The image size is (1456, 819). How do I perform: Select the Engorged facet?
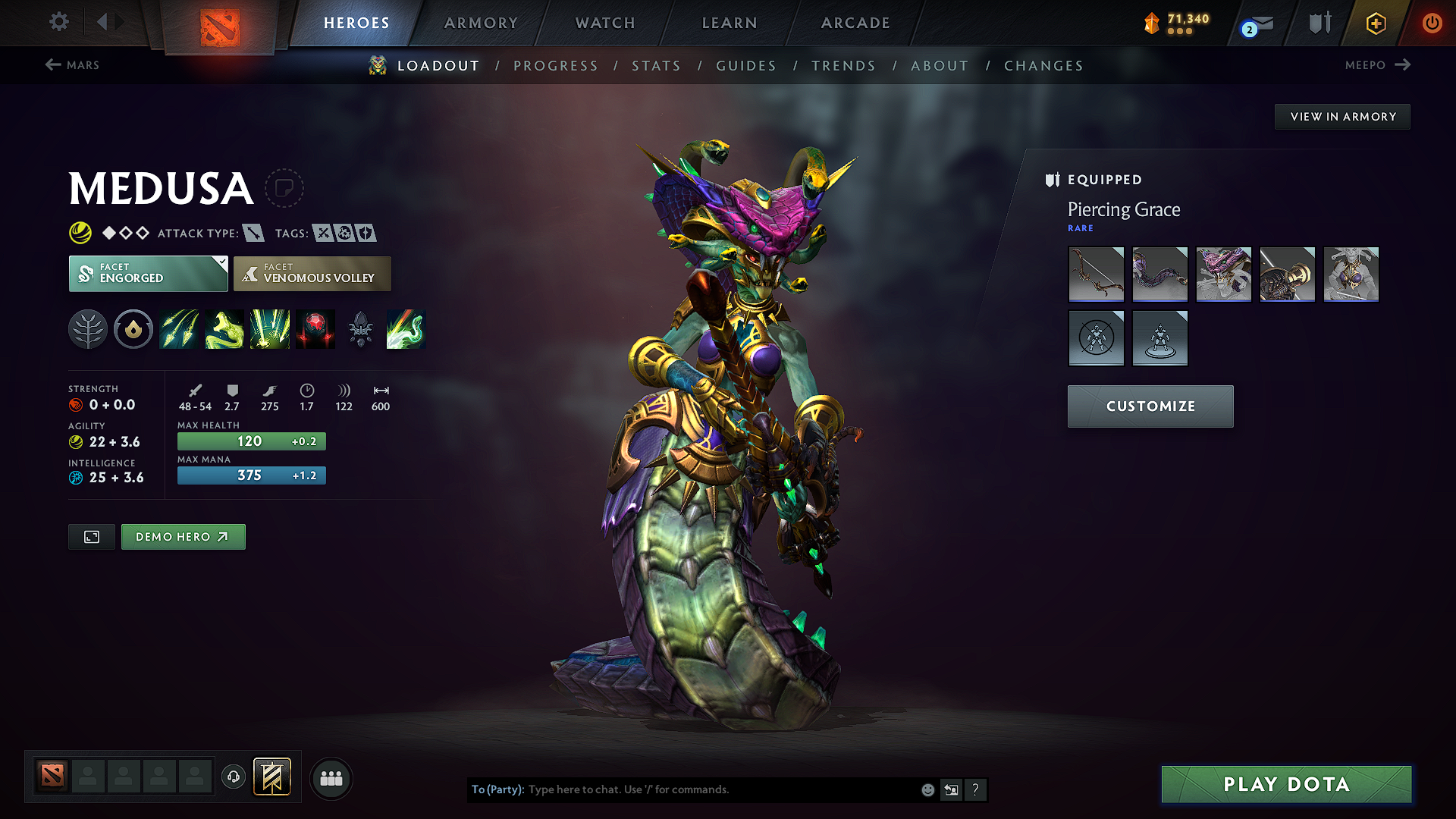pyautogui.click(x=144, y=274)
